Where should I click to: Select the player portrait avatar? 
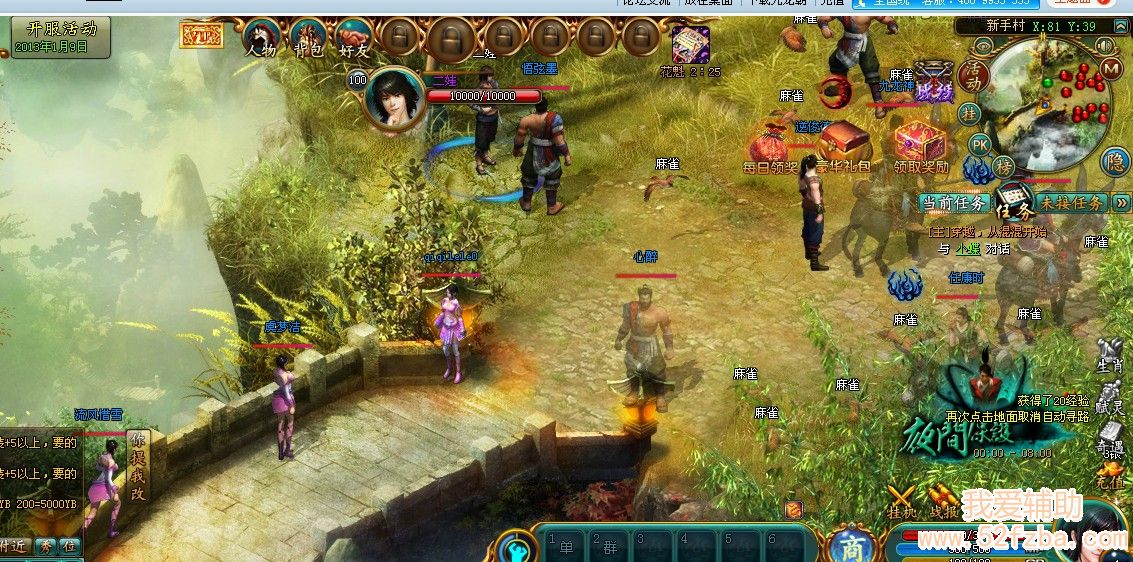(390, 98)
